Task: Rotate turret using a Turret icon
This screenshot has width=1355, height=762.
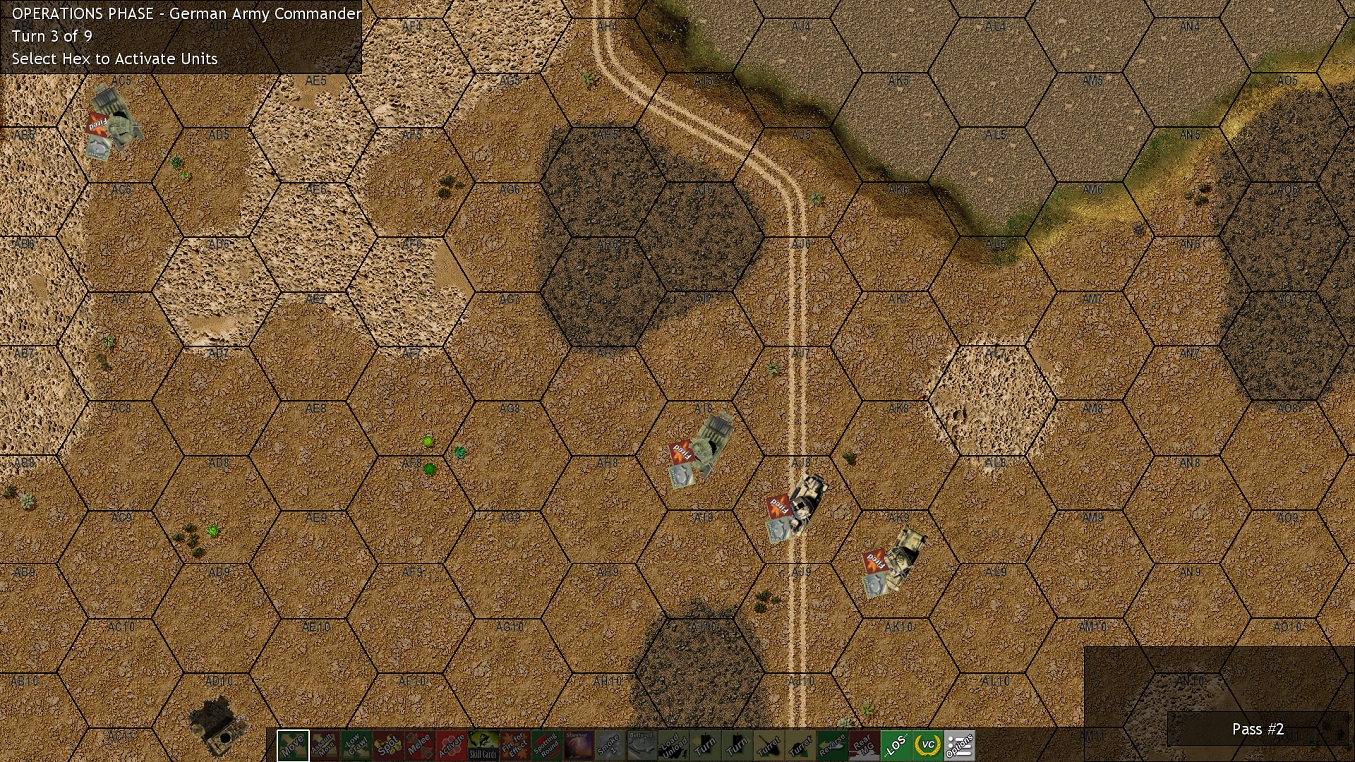Action: (x=768, y=745)
